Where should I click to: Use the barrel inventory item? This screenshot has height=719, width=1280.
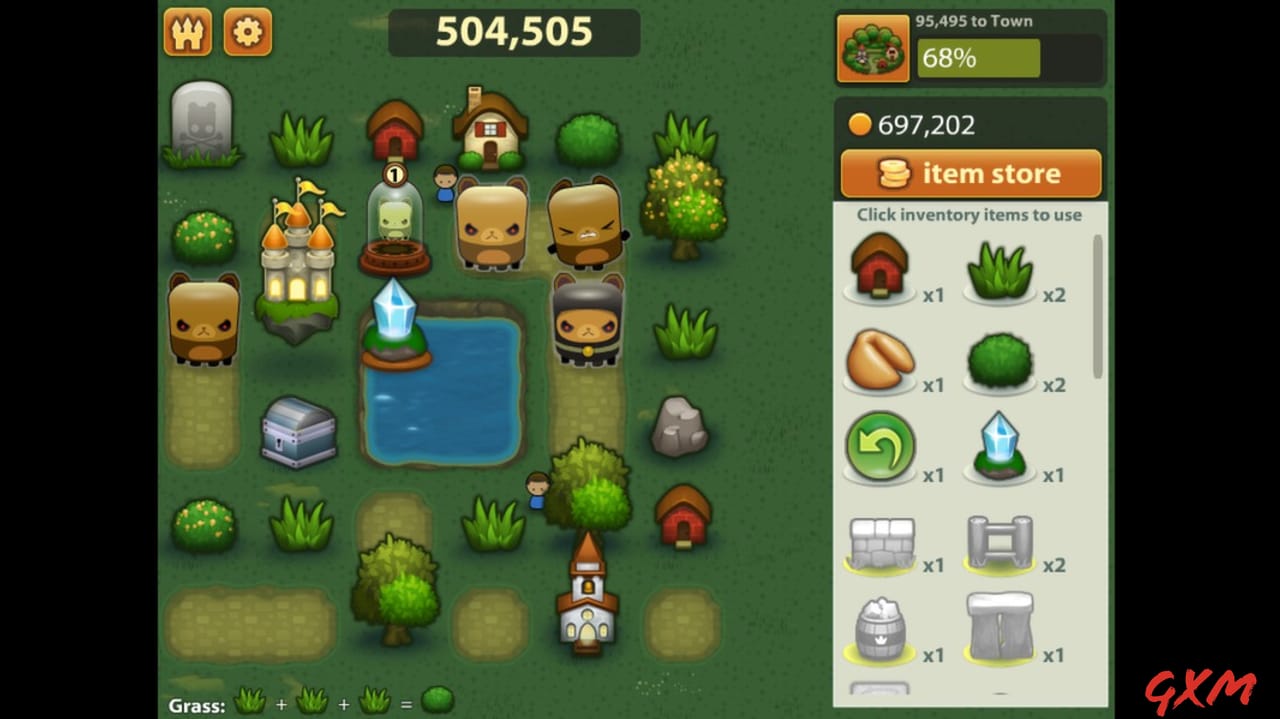[880, 630]
